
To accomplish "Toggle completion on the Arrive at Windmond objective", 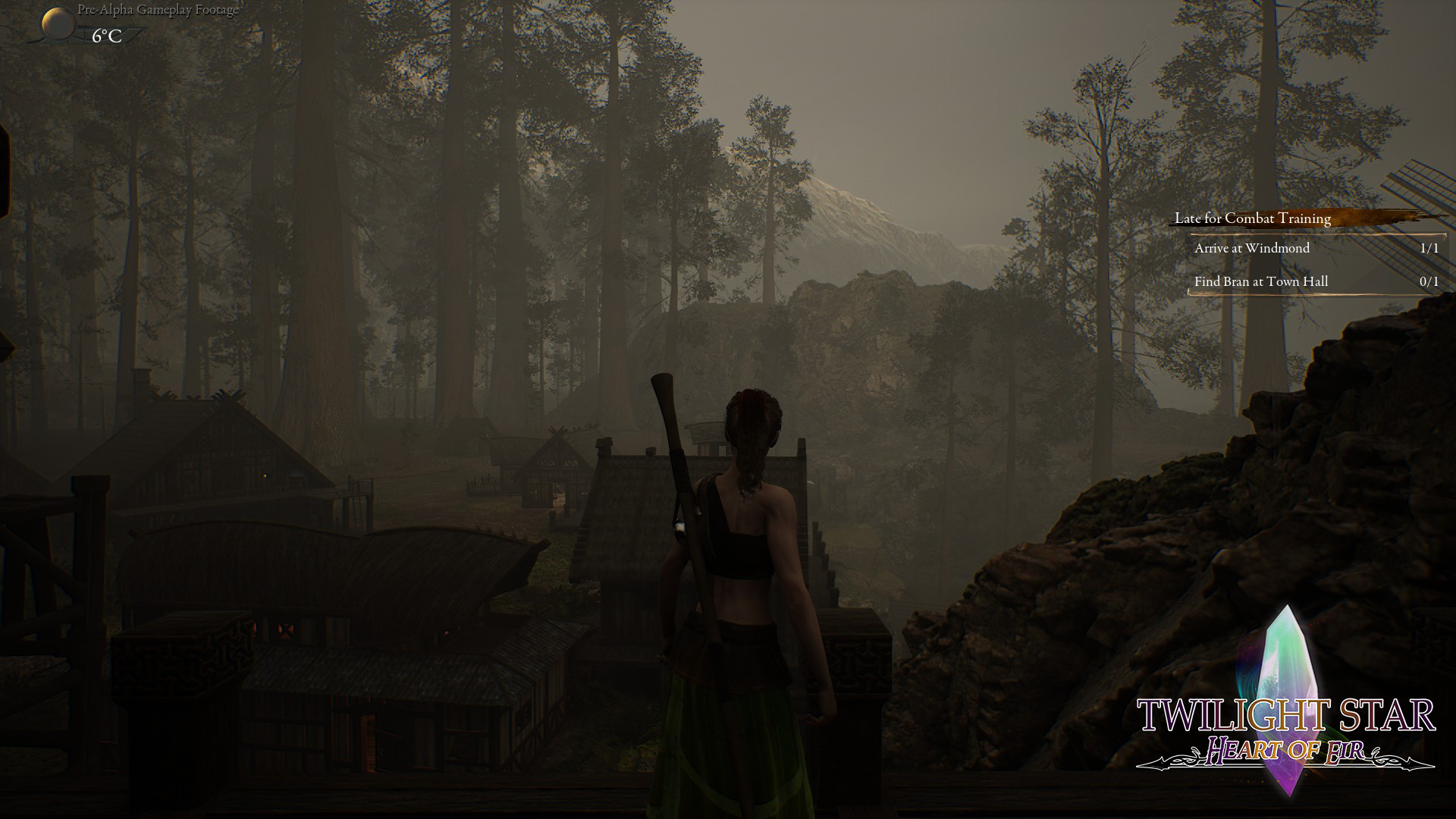I will tap(1251, 249).
